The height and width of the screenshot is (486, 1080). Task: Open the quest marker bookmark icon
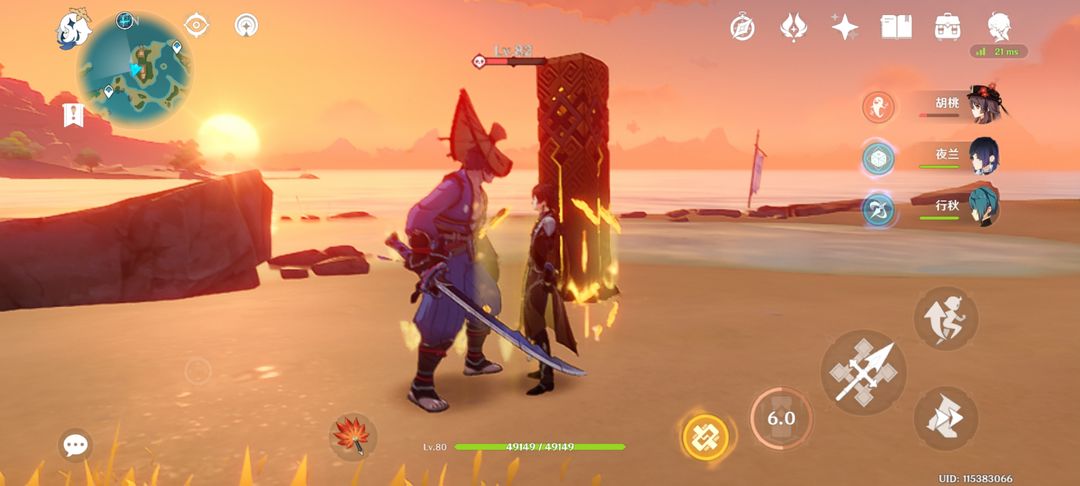72,115
